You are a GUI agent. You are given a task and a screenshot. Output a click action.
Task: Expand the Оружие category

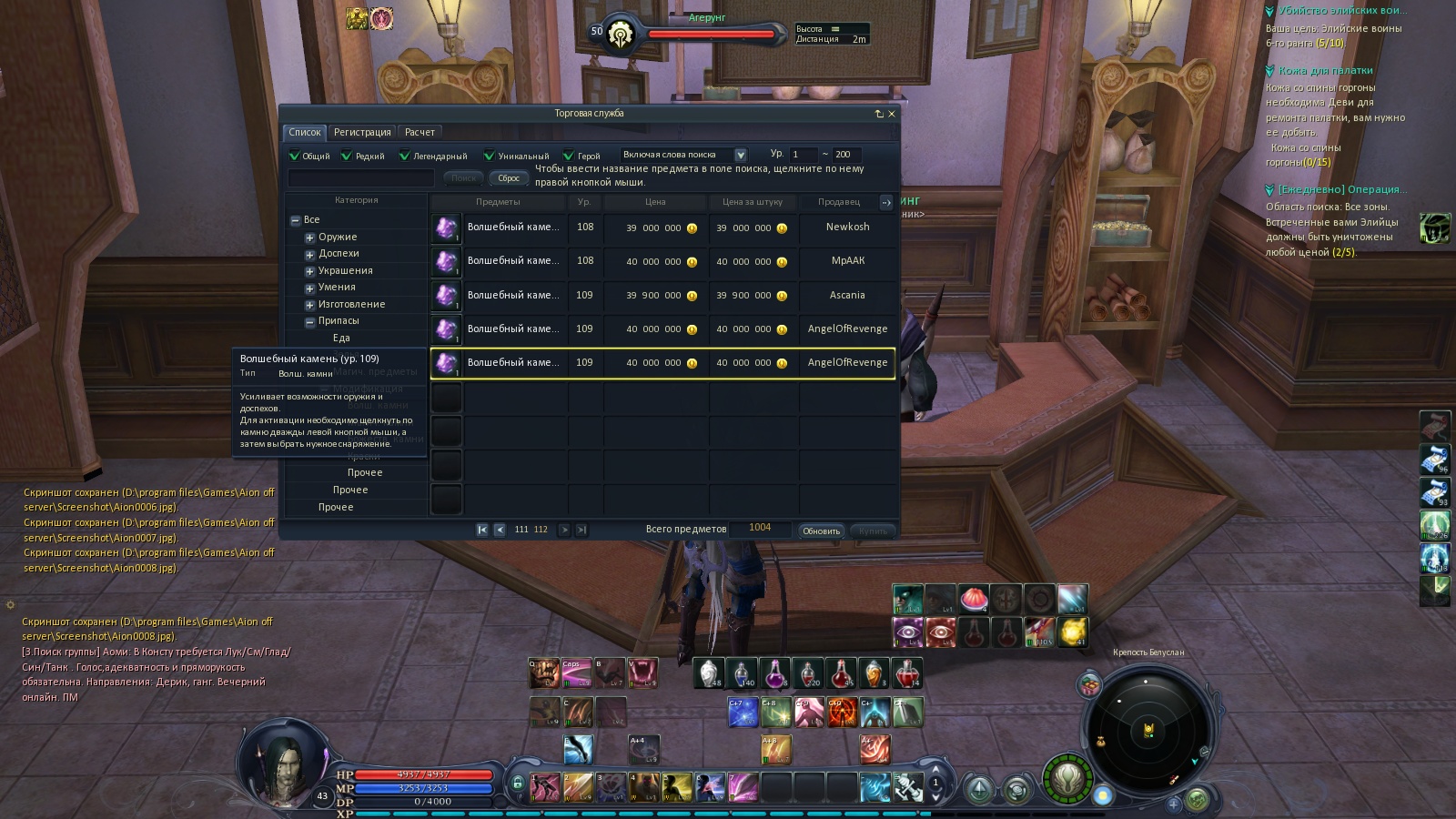pyautogui.click(x=309, y=238)
